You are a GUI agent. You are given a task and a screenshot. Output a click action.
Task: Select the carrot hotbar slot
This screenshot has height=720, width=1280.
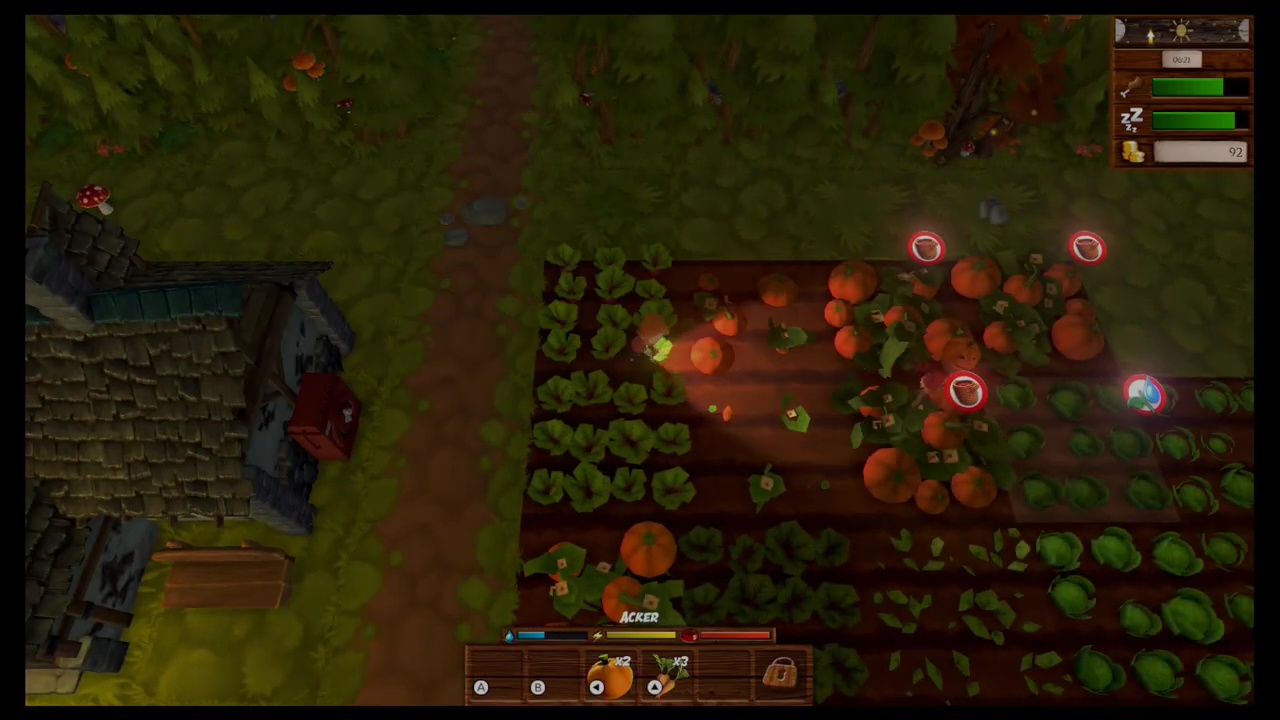[669, 676]
